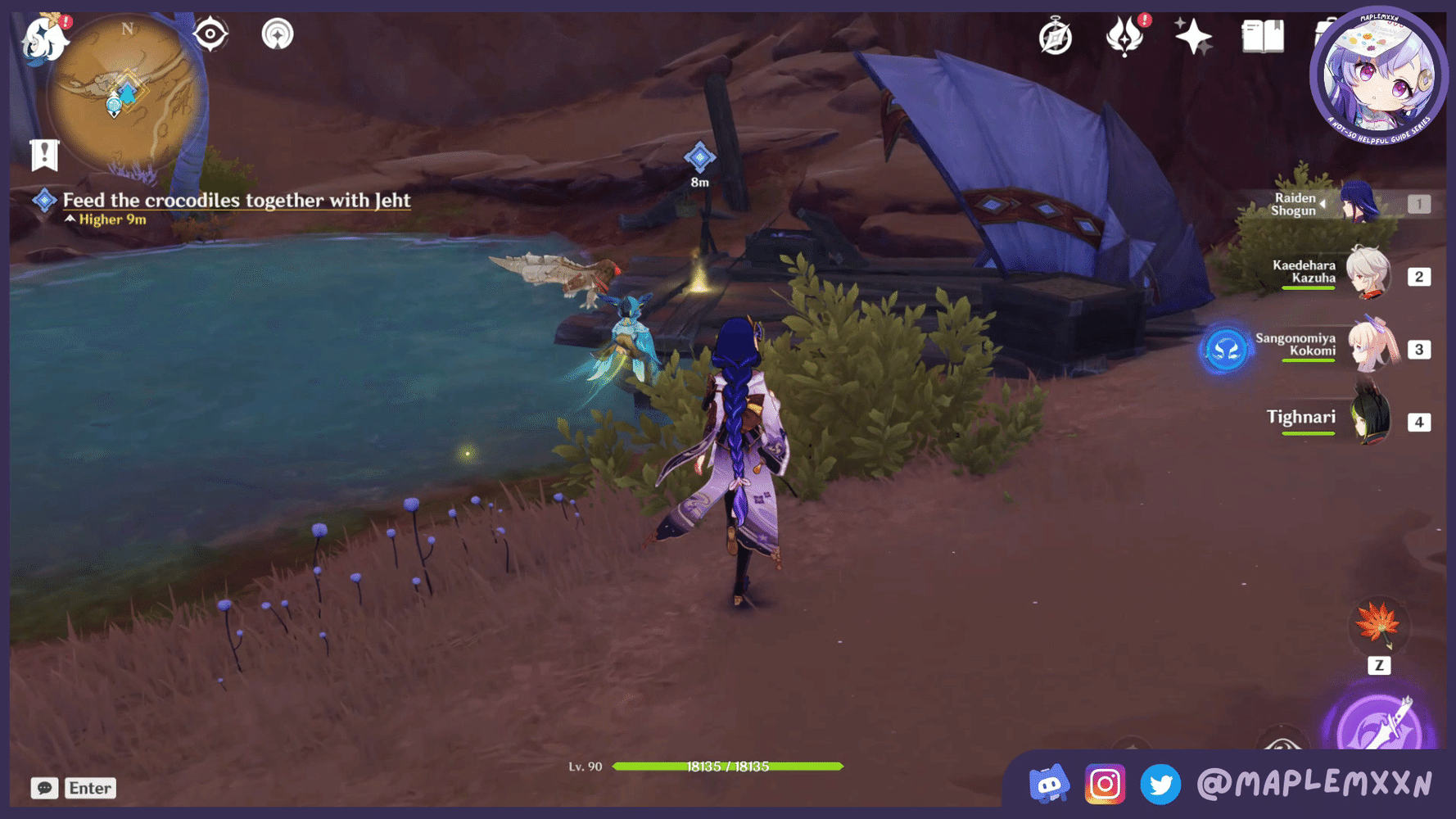Click the HP bar showing 18135/18135
This screenshot has height=819, width=1456.
click(x=729, y=767)
